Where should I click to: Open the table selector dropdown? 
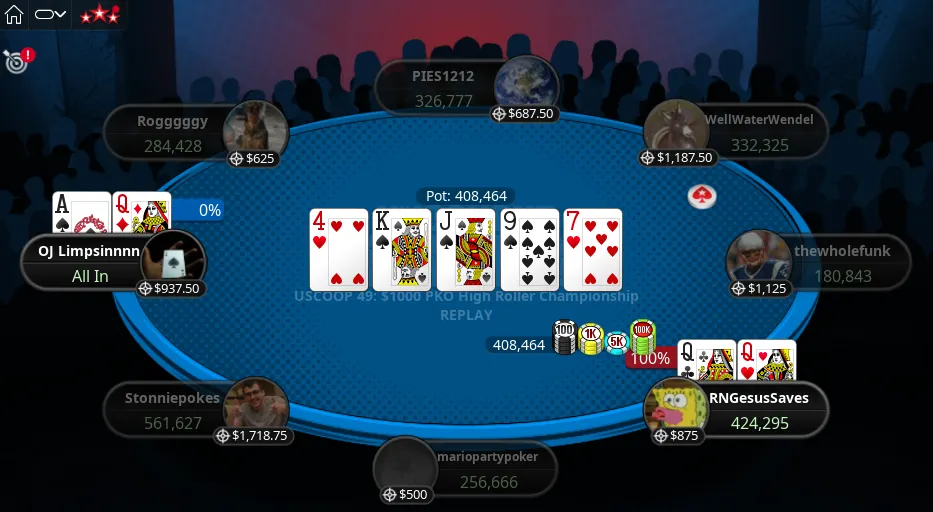(x=50, y=15)
